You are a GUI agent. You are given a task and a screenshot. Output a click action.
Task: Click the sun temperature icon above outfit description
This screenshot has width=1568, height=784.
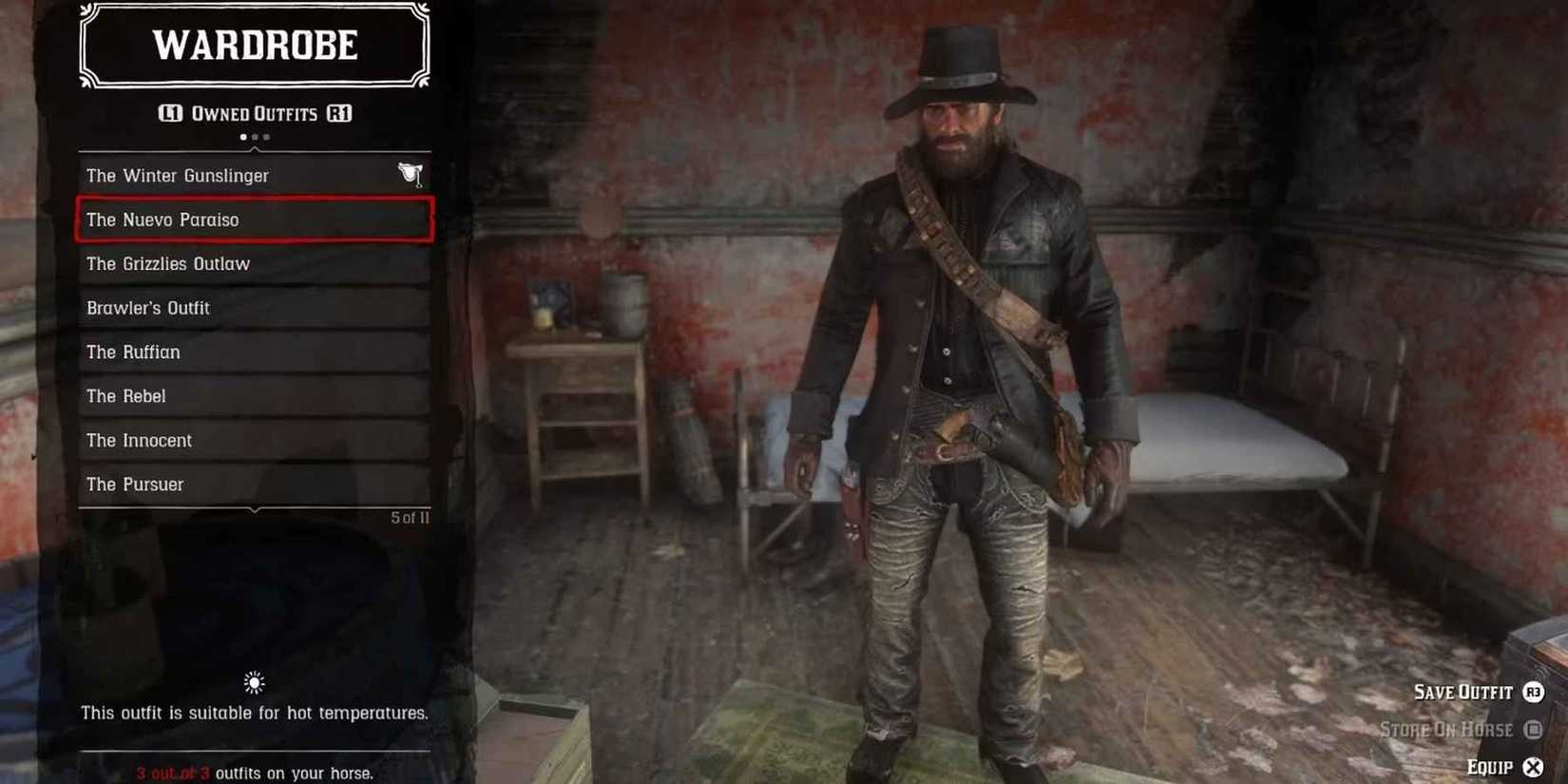[253, 682]
